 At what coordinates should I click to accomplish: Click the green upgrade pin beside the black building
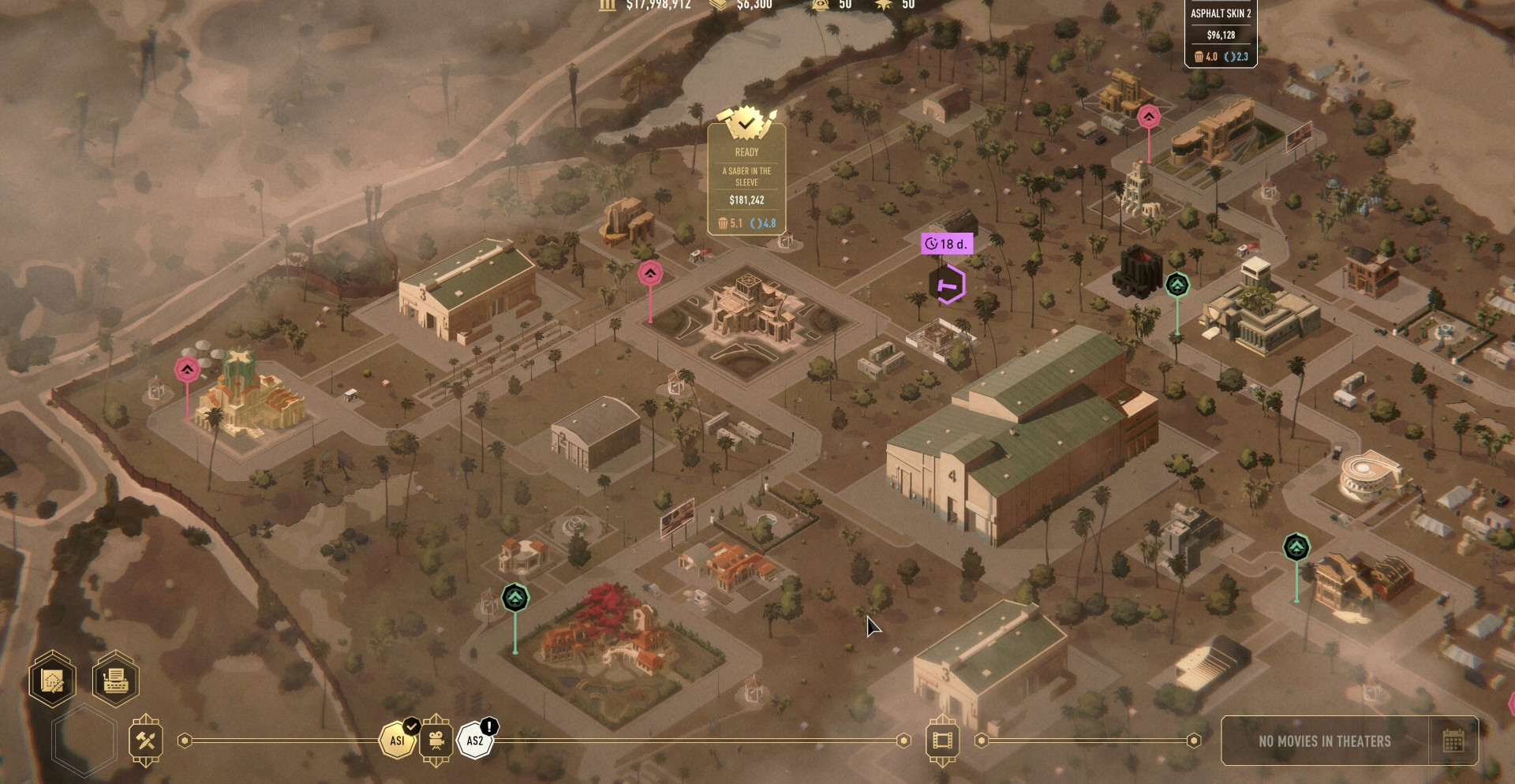(x=1177, y=285)
